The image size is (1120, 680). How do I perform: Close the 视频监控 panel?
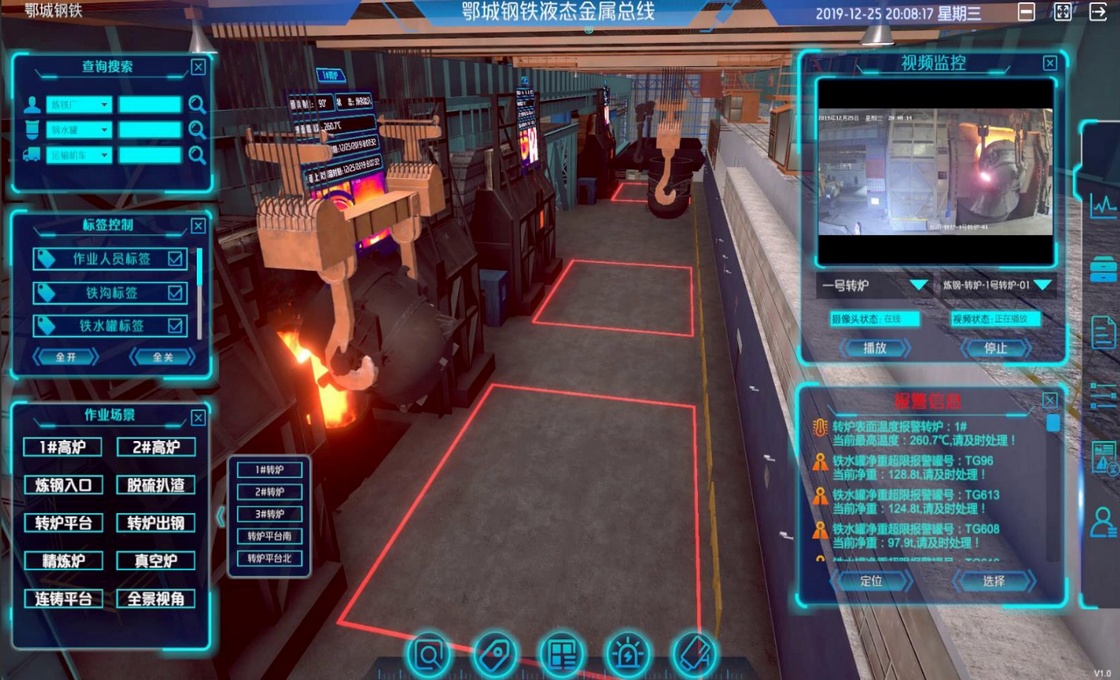coord(1049,63)
